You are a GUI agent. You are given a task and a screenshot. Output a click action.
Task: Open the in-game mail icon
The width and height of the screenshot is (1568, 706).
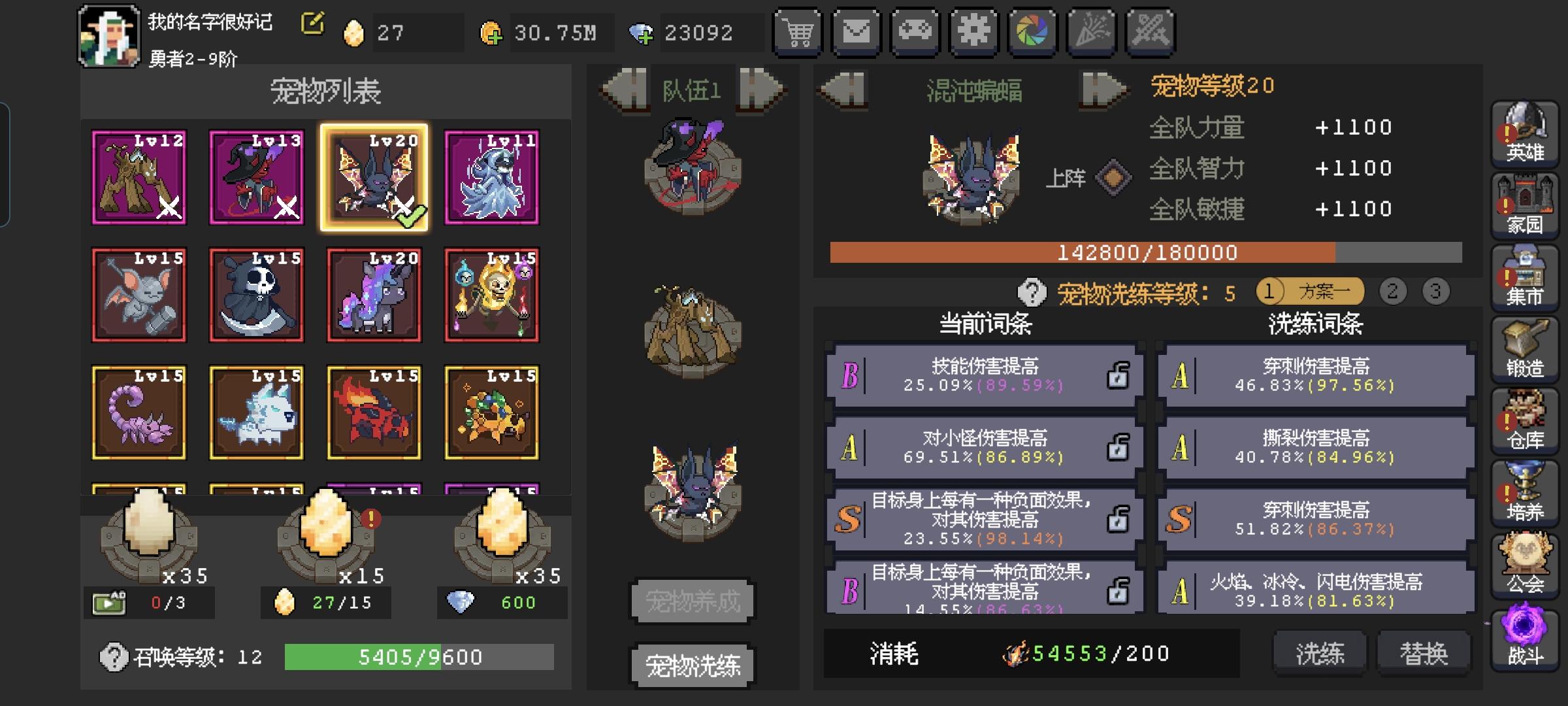856,31
